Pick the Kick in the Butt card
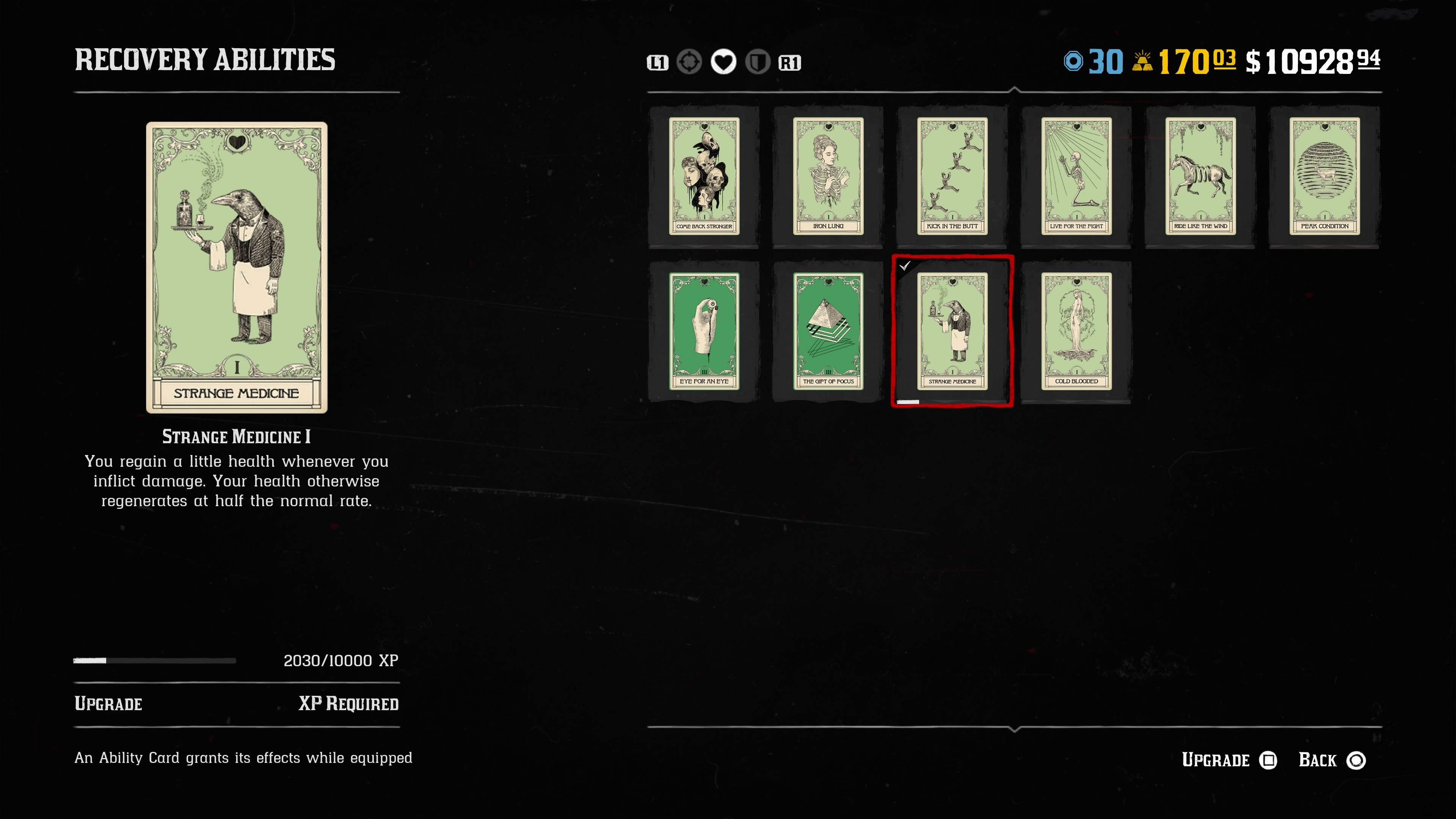 coord(952,176)
